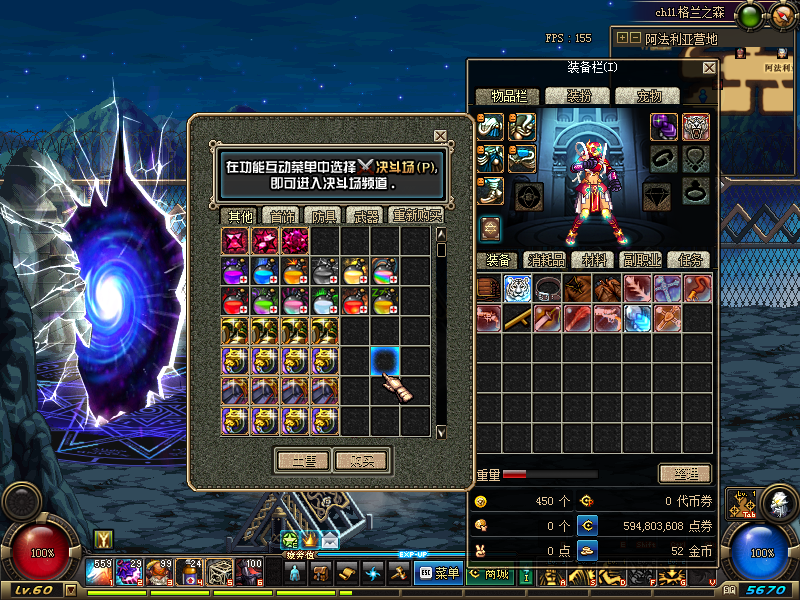This screenshot has height=600, width=800.
Task: Open the 防具 shop tab
Action: (x=324, y=216)
